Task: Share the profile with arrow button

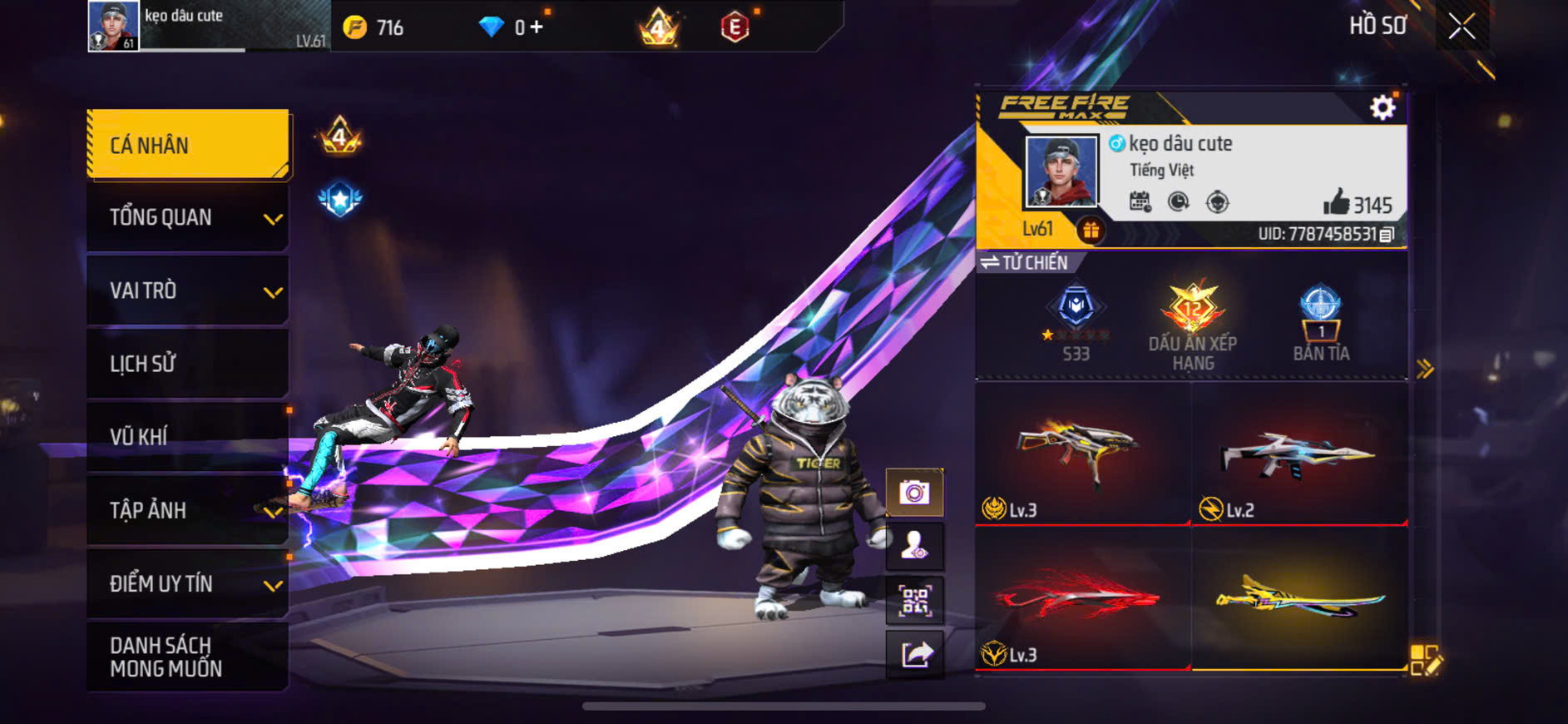Action: 914,654
